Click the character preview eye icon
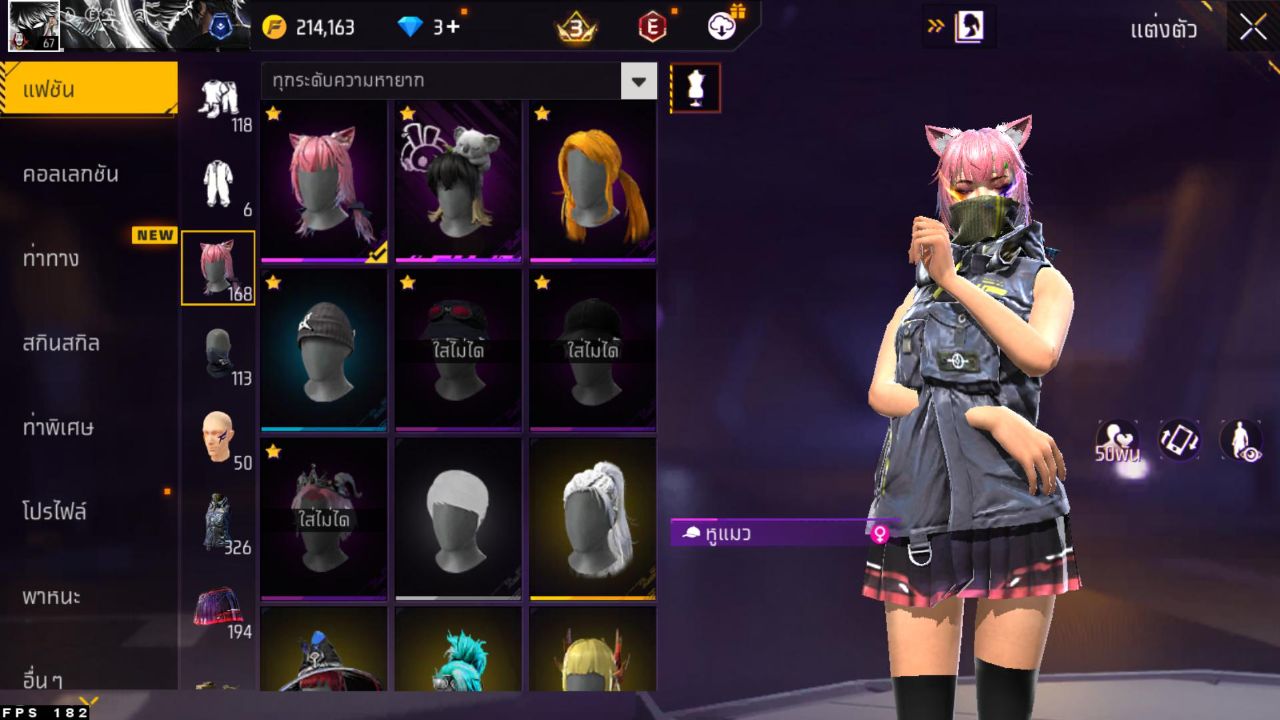This screenshot has width=1280, height=720. coord(1240,440)
